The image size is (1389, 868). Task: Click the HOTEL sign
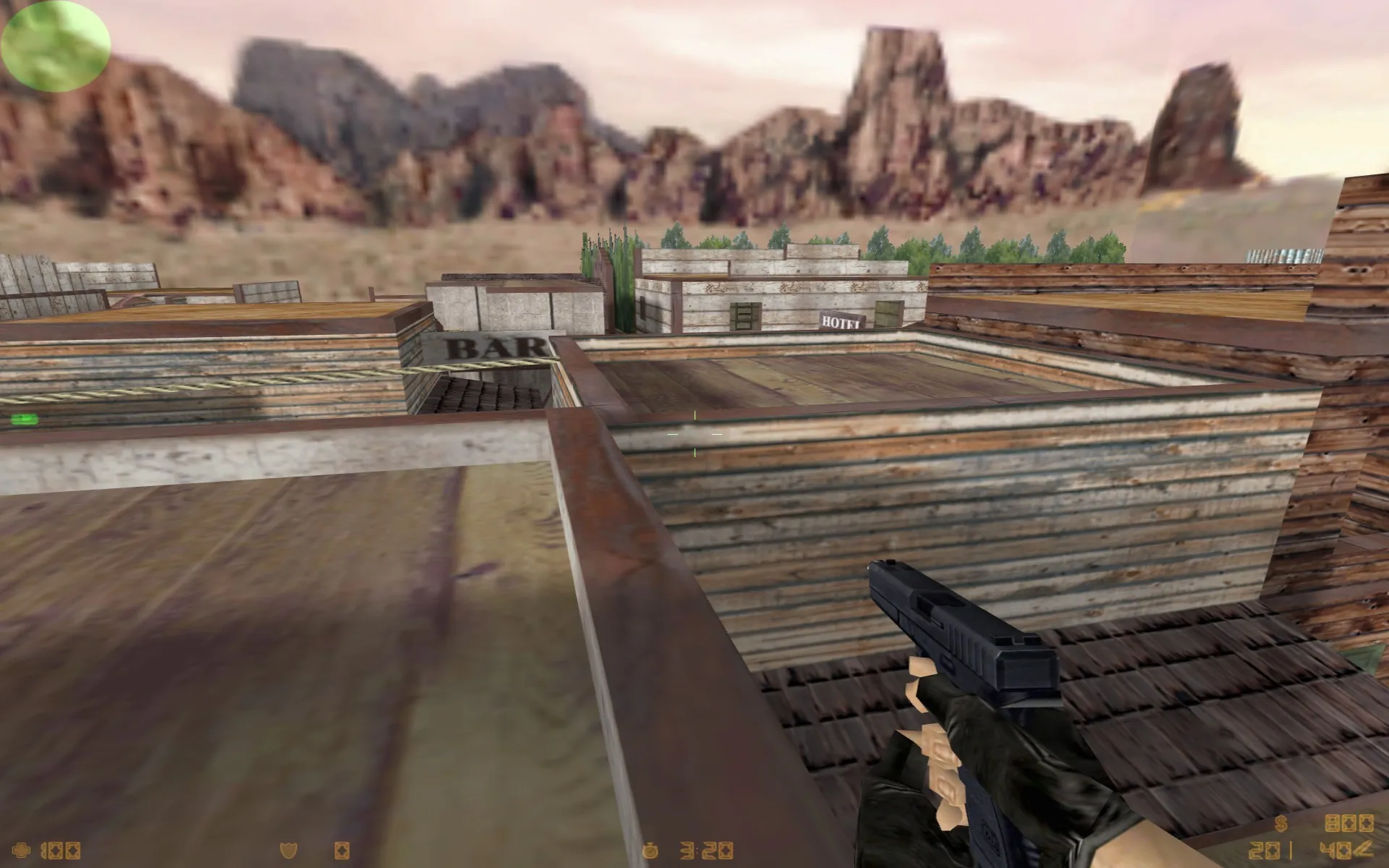tap(839, 321)
